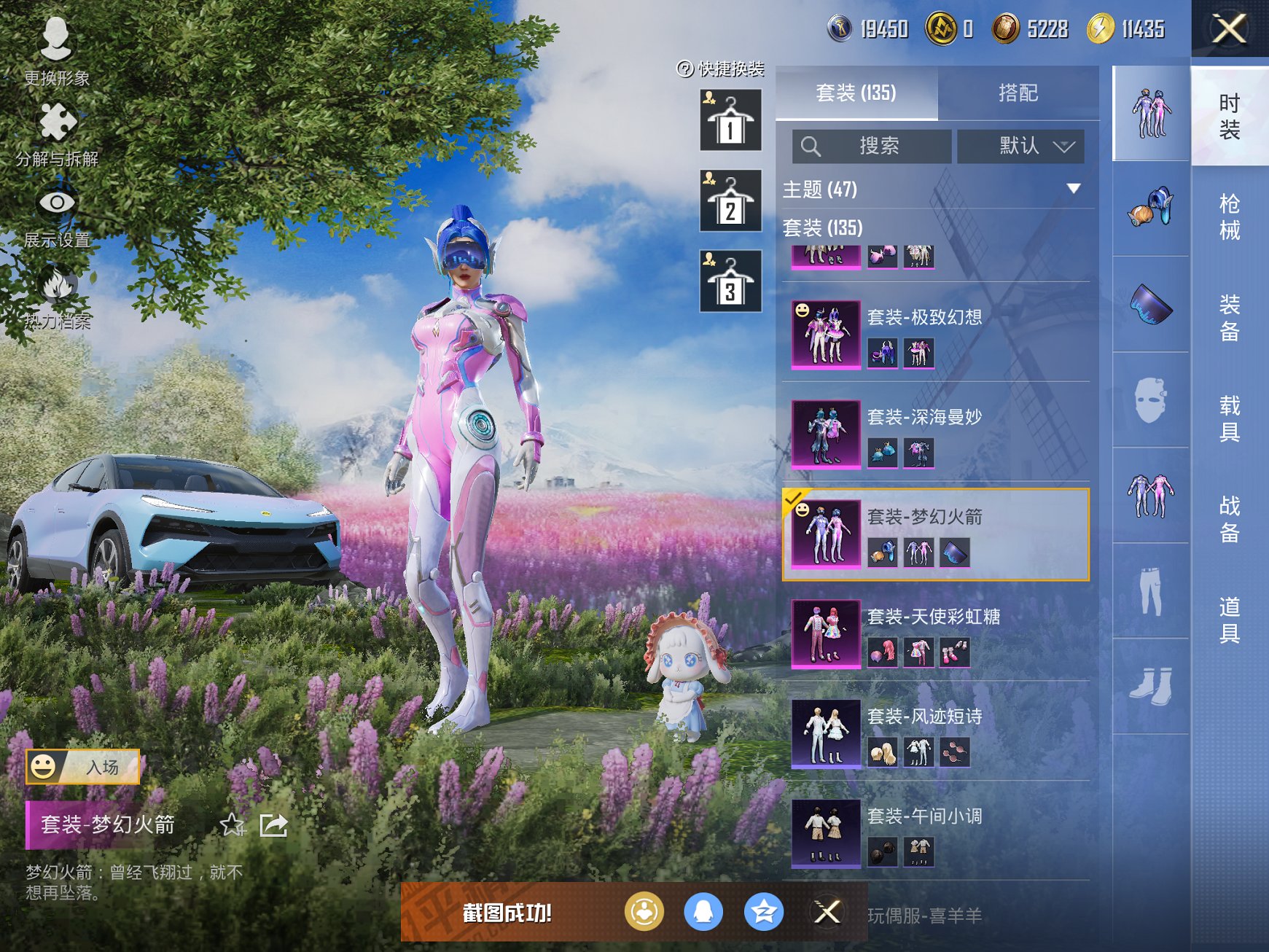The image size is (1269, 952).
Task: Select quick outfit preset 3
Action: 730,281
